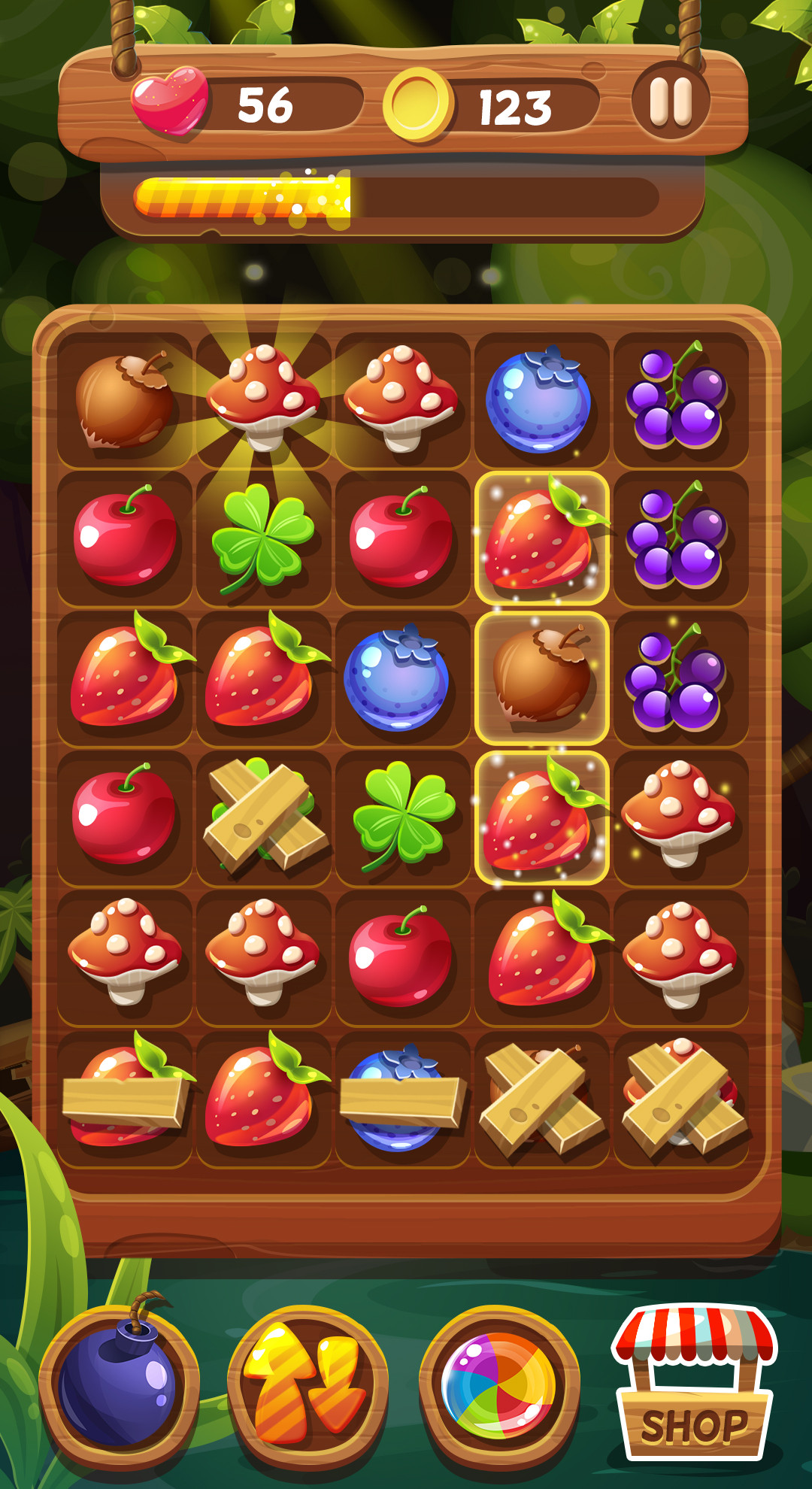
Task: Select the gold-highlighted acorn tile
Action: coord(541,678)
